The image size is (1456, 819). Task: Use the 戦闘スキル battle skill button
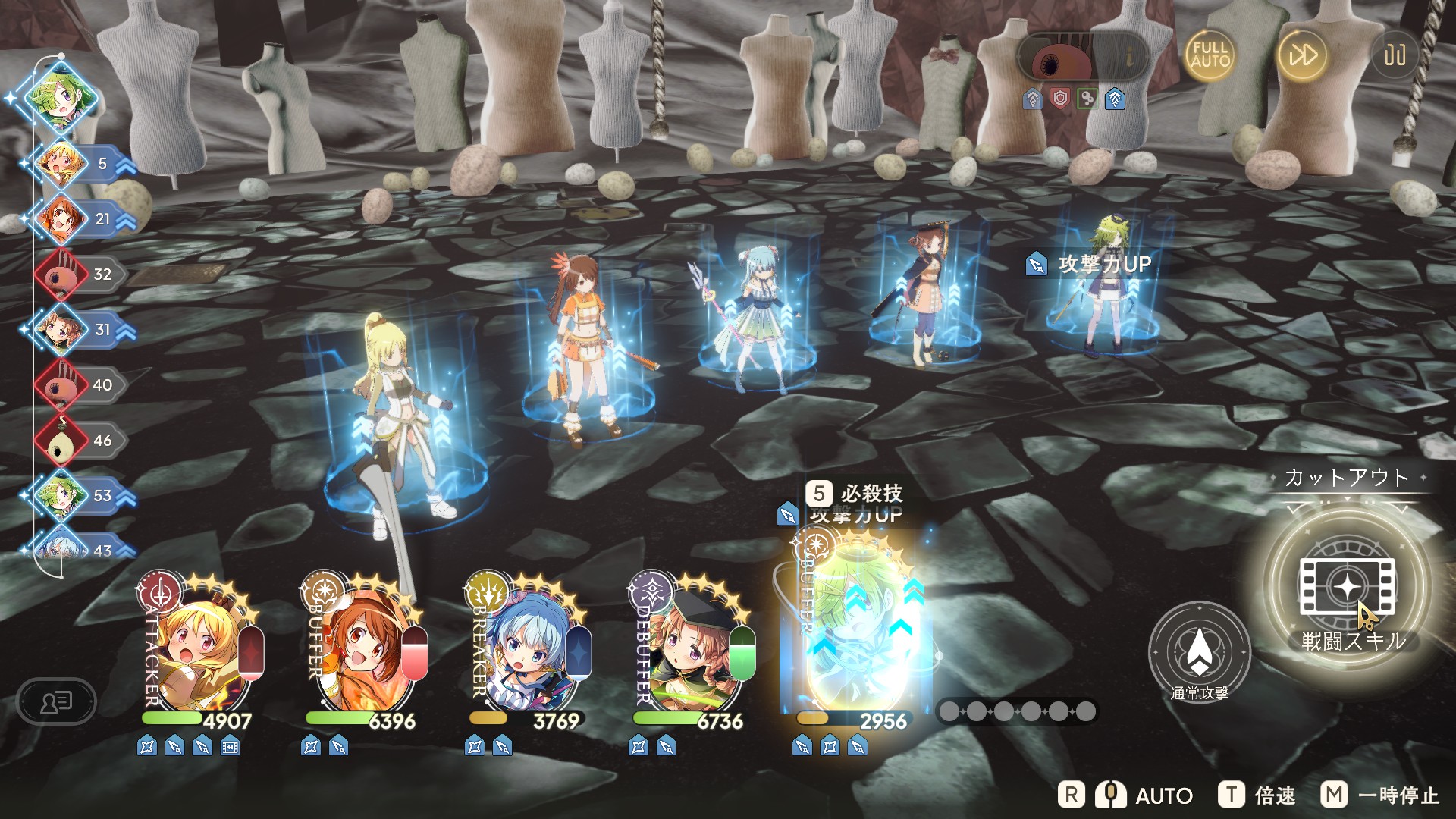pyautogui.click(x=1348, y=588)
